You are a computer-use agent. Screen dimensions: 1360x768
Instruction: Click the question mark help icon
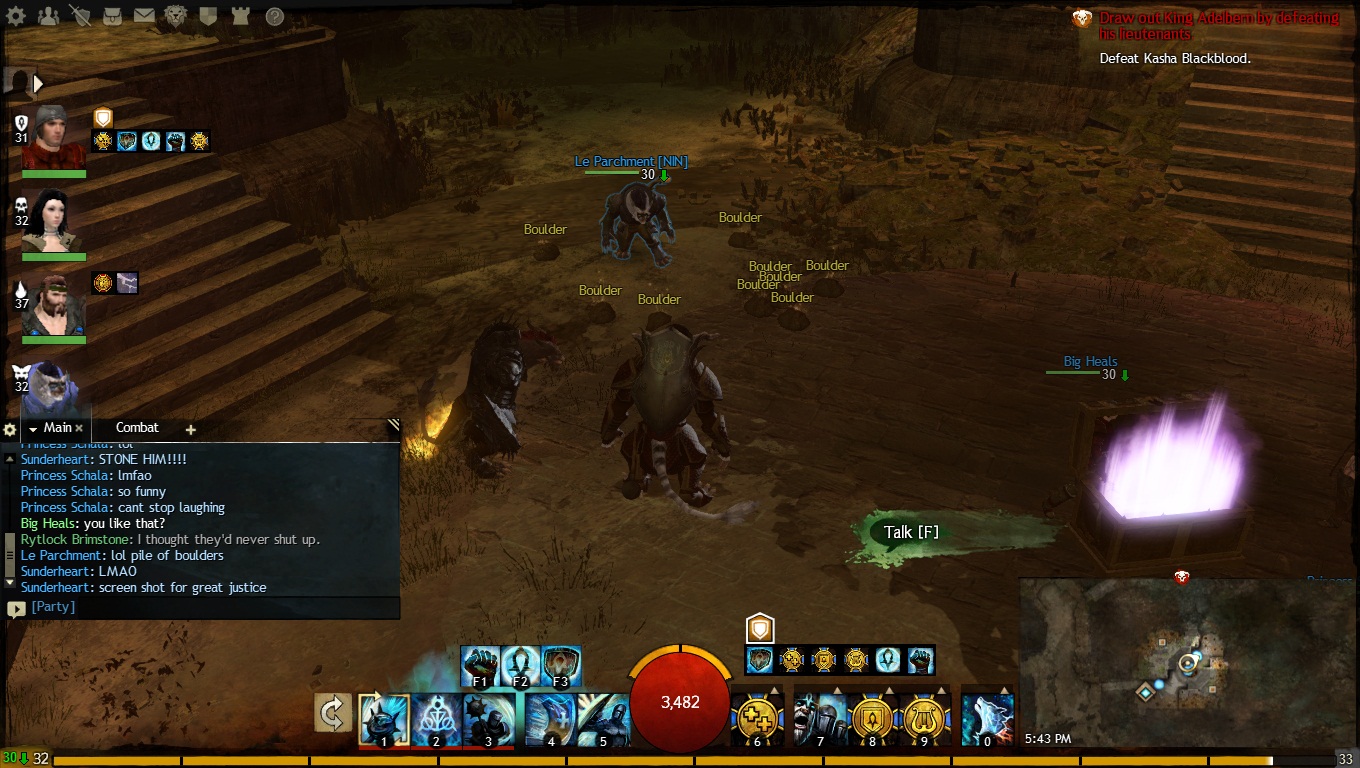pos(274,16)
